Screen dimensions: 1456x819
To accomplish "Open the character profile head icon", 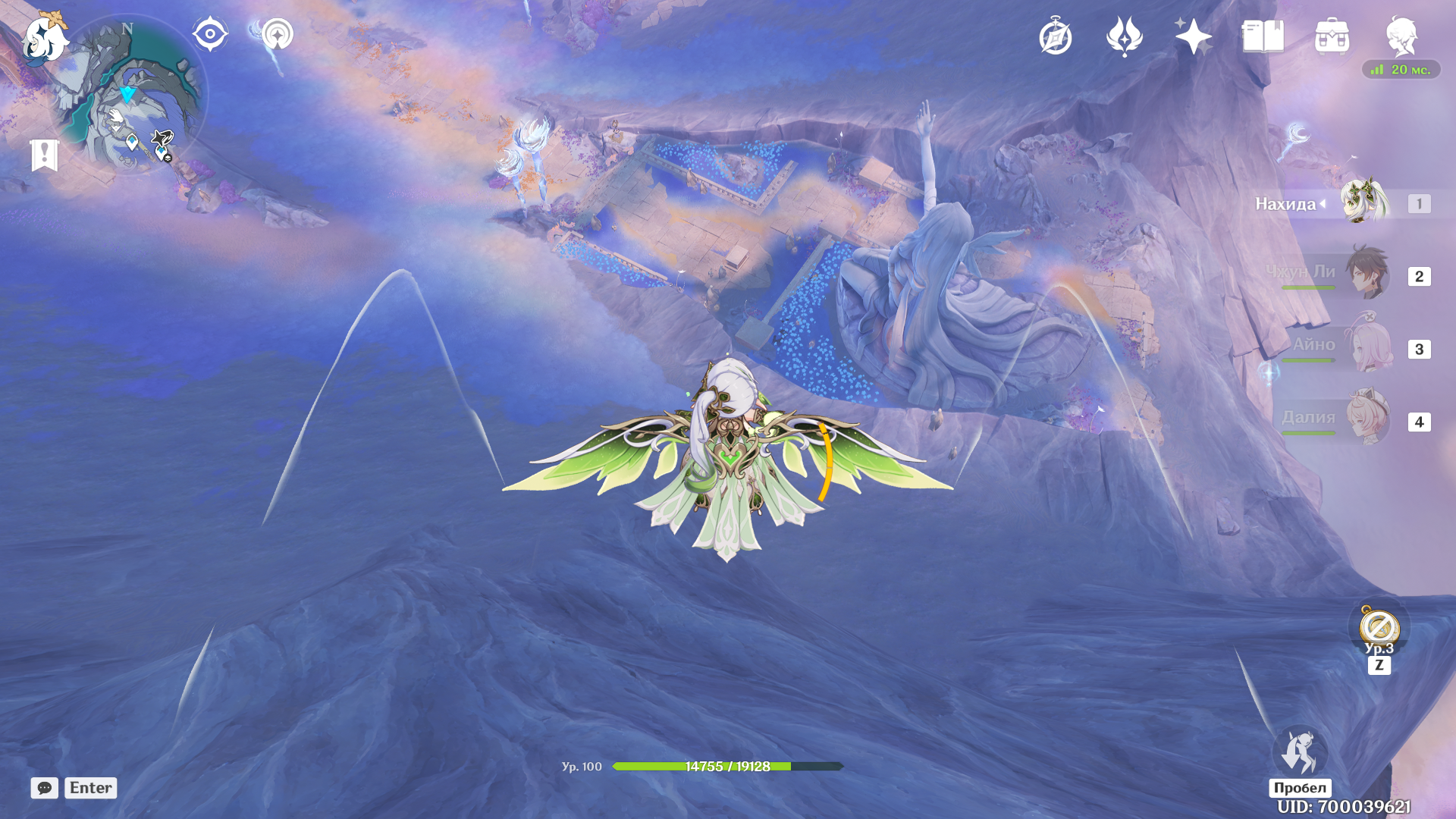I will [1401, 36].
